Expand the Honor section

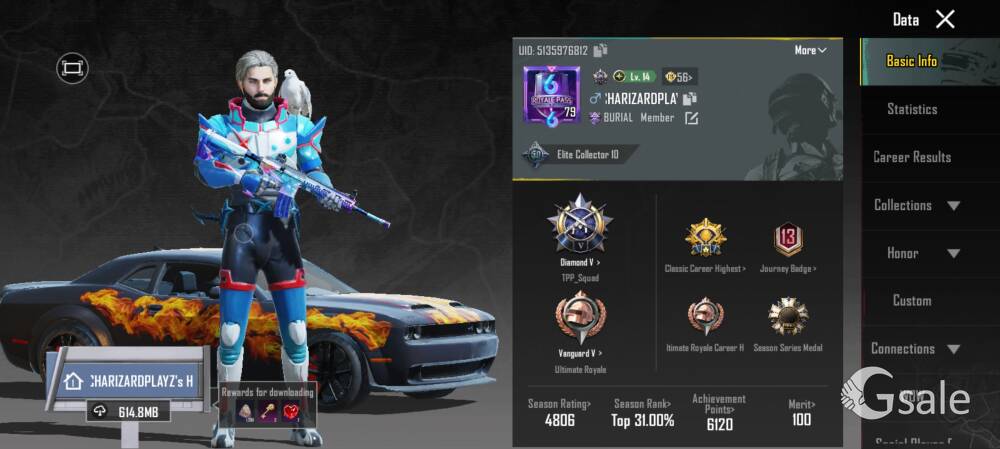click(x=916, y=253)
